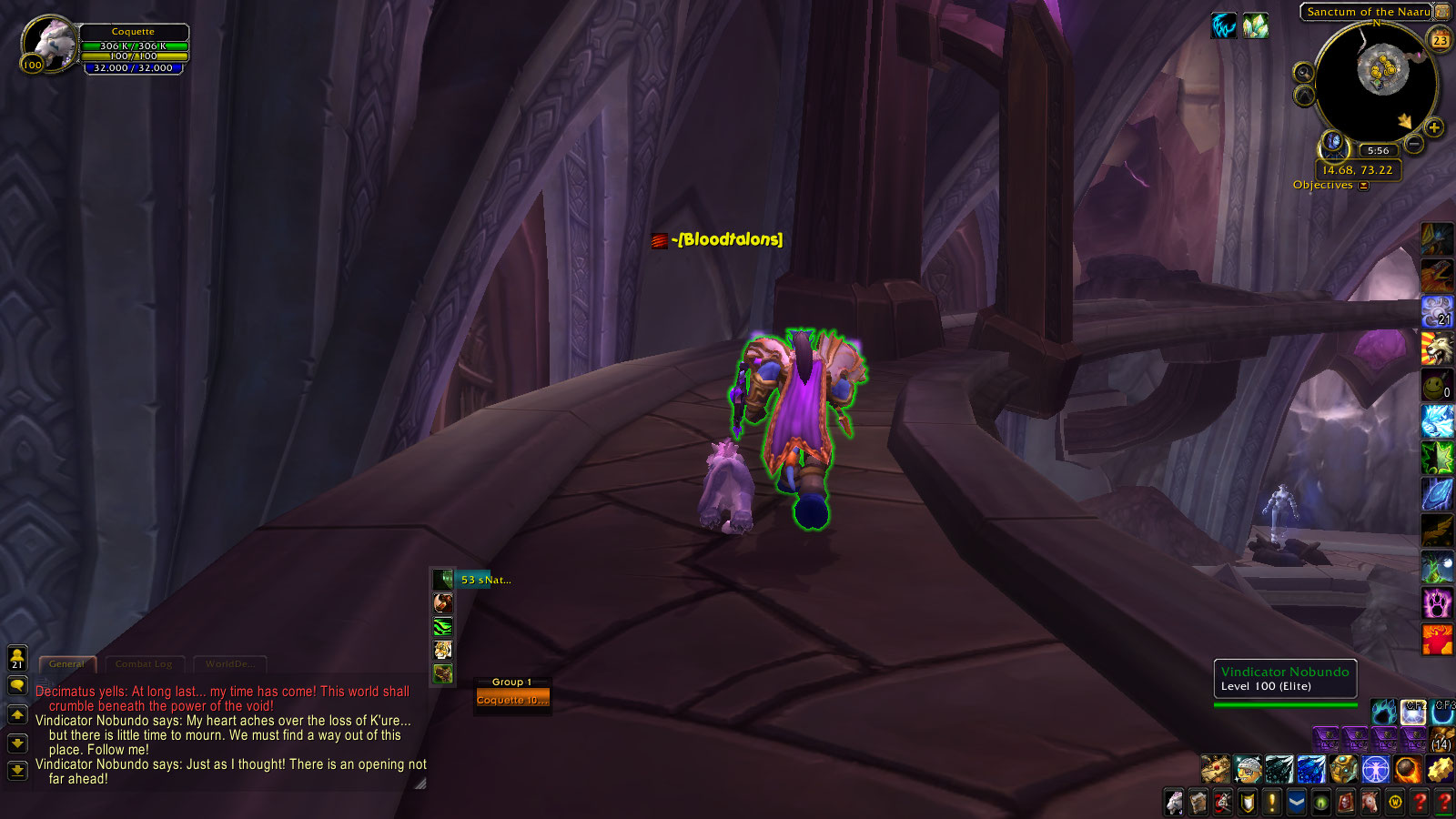This screenshot has height=819, width=1456.
Task: Click the green tiger stripes buff icon
Action: pyautogui.click(x=442, y=626)
